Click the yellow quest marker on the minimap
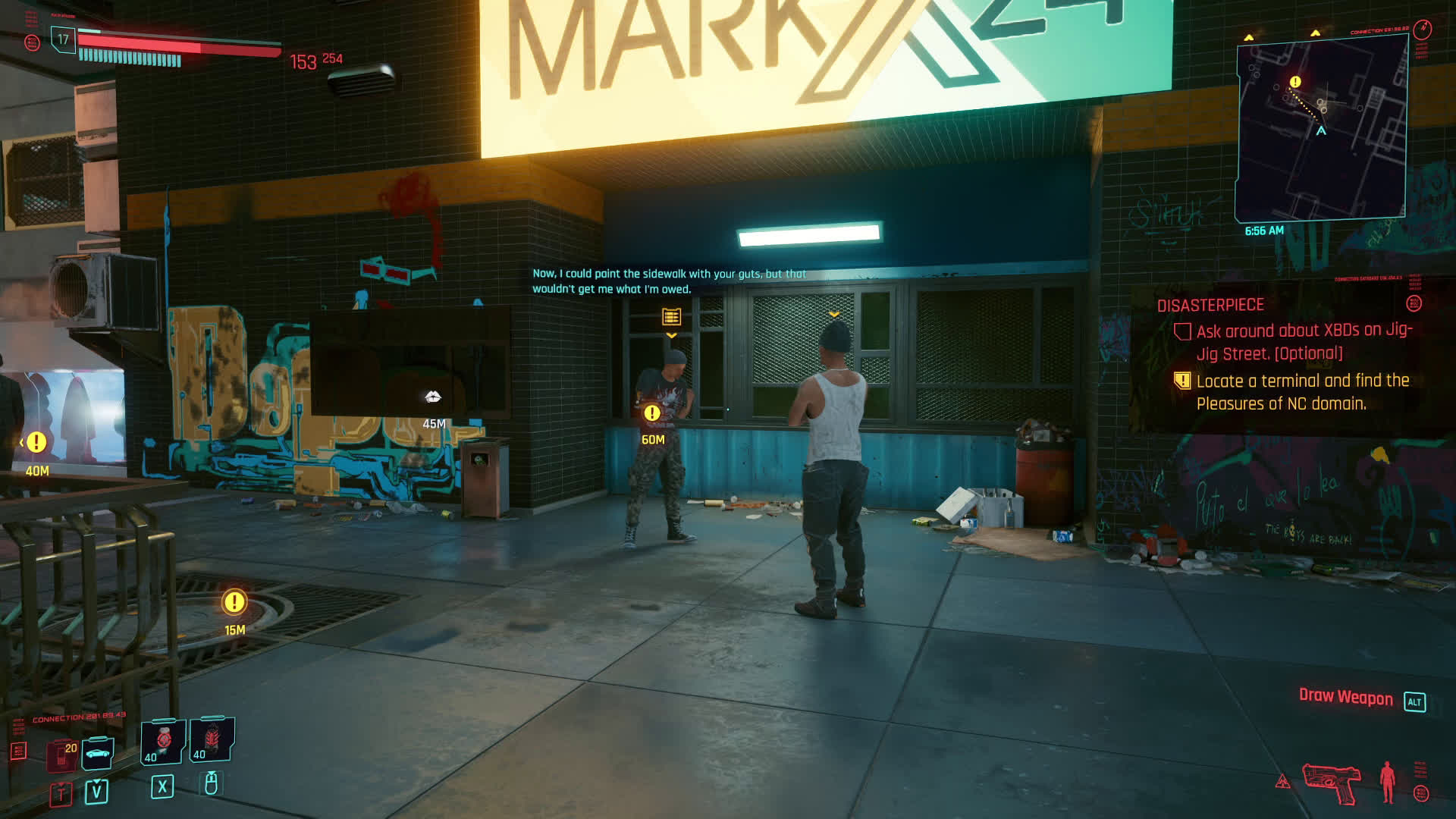The width and height of the screenshot is (1456, 819). pos(1295,82)
